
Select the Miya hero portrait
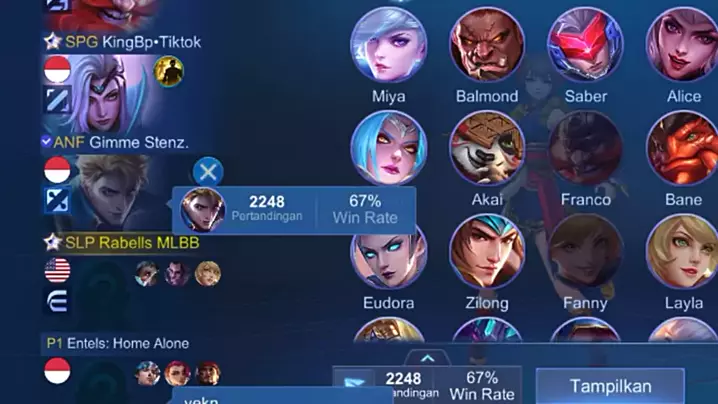pyautogui.click(x=388, y=46)
